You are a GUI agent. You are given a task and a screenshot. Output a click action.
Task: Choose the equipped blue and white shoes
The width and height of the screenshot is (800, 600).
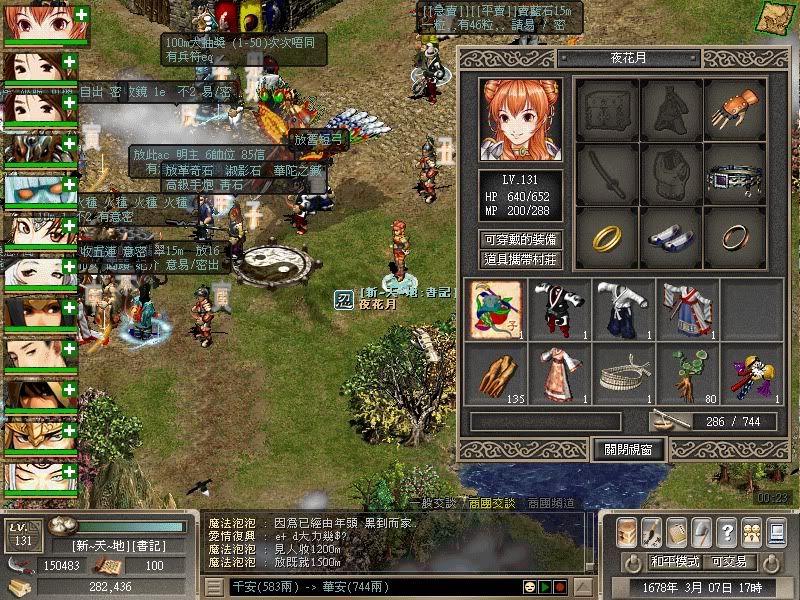click(x=670, y=238)
